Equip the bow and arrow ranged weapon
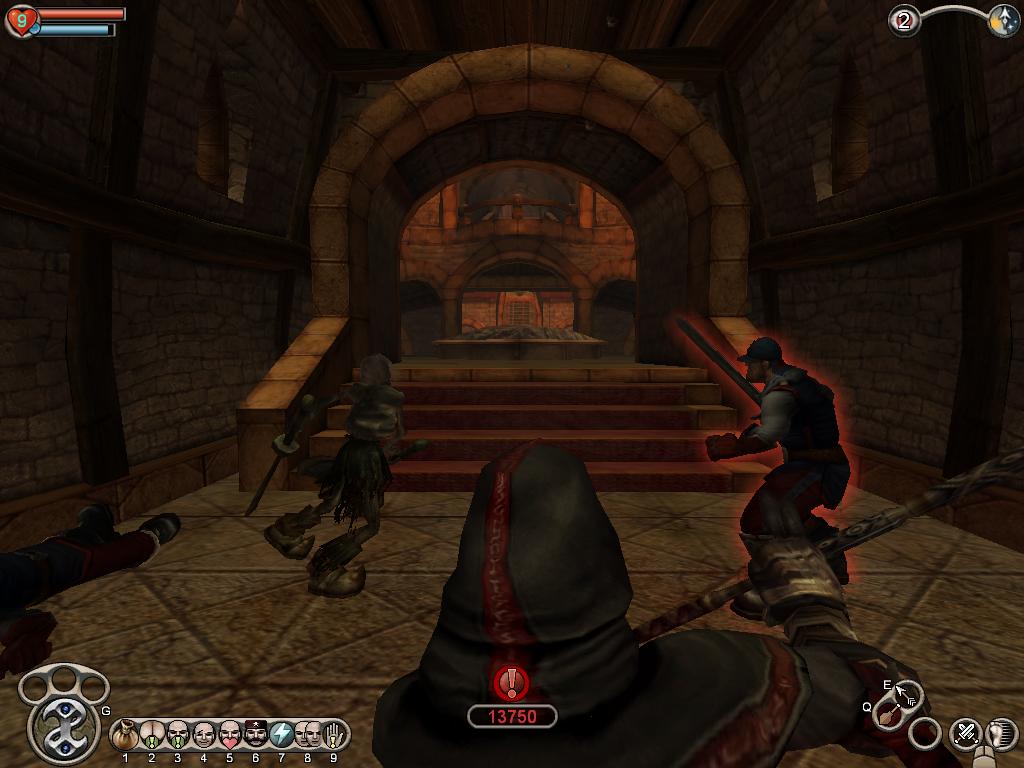1024x768 pixels. 908,693
